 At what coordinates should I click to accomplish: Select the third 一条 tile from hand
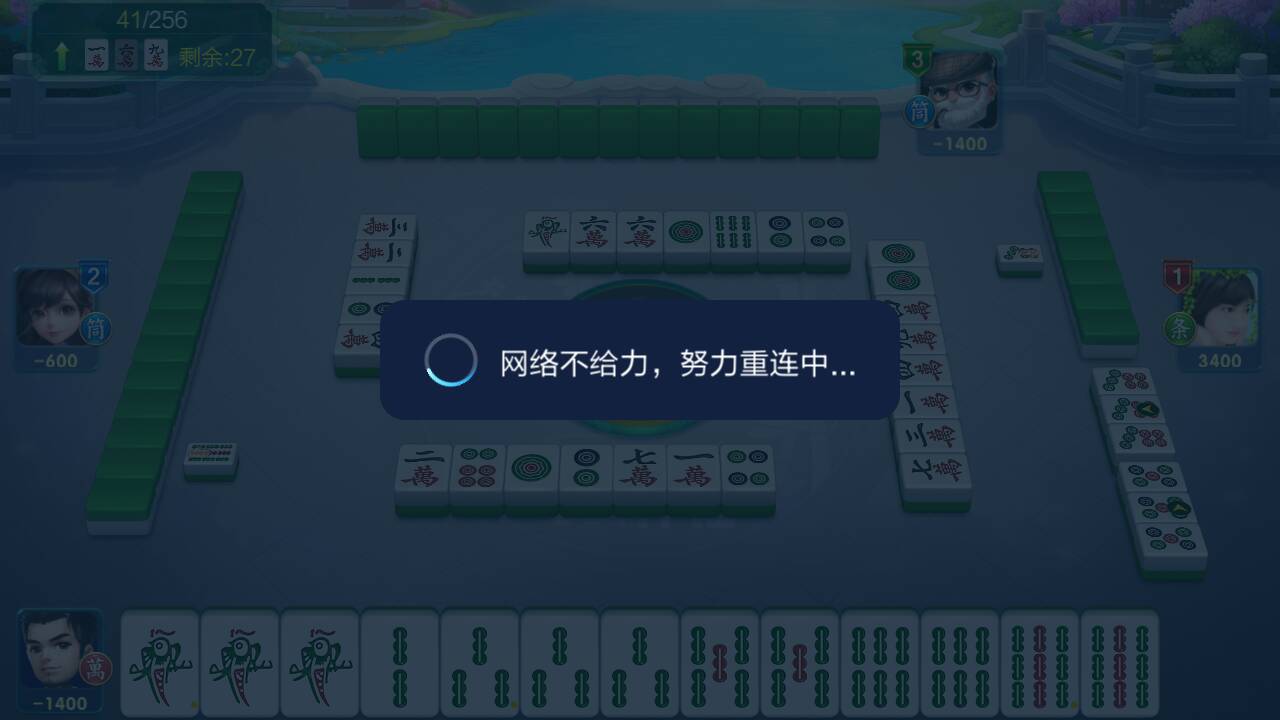click(x=319, y=662)
